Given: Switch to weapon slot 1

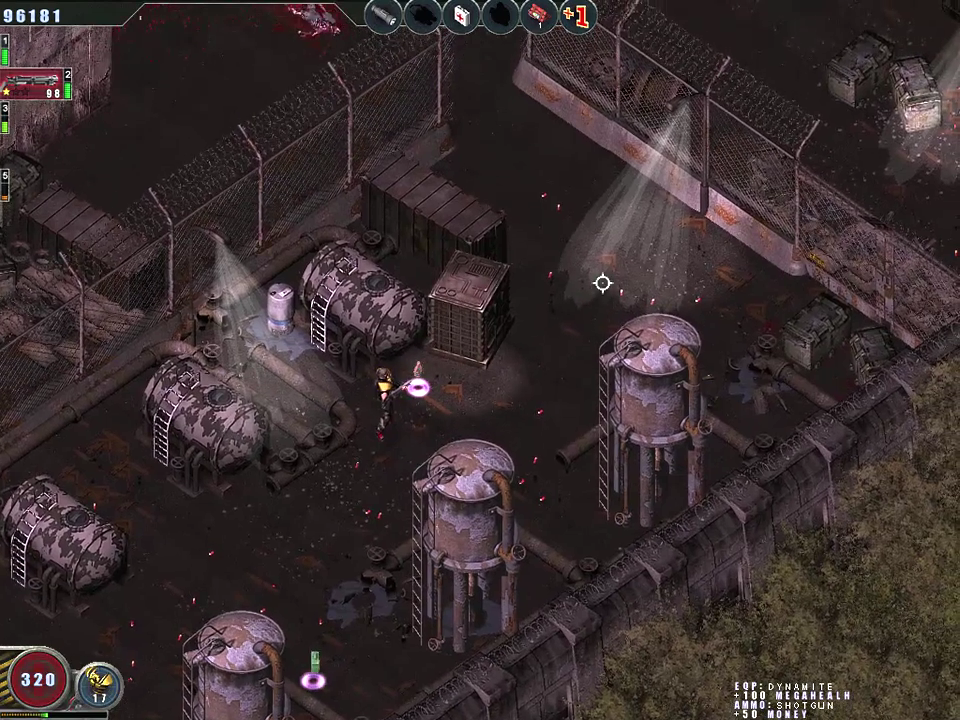Looking at the screenshot, I should 5,49.
